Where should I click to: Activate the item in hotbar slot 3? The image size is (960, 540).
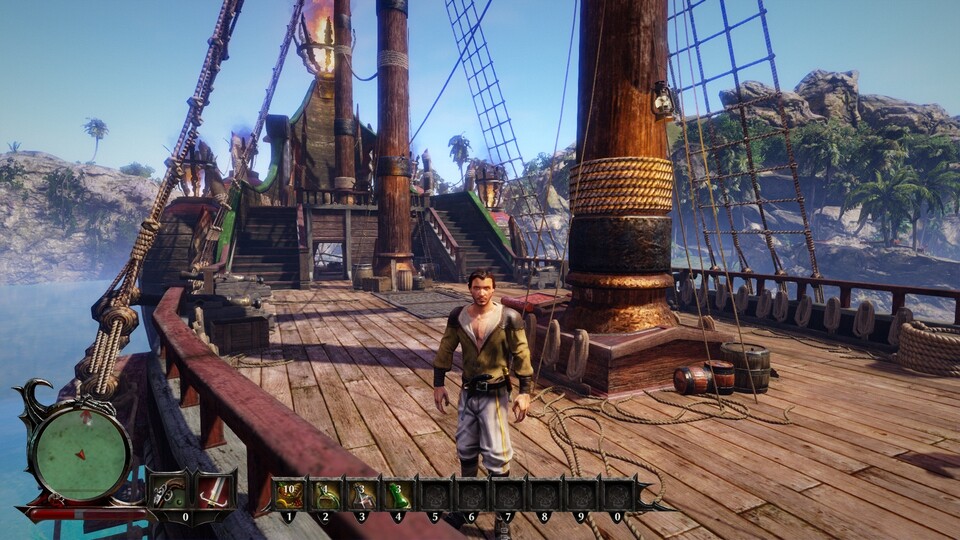(361, 494)
